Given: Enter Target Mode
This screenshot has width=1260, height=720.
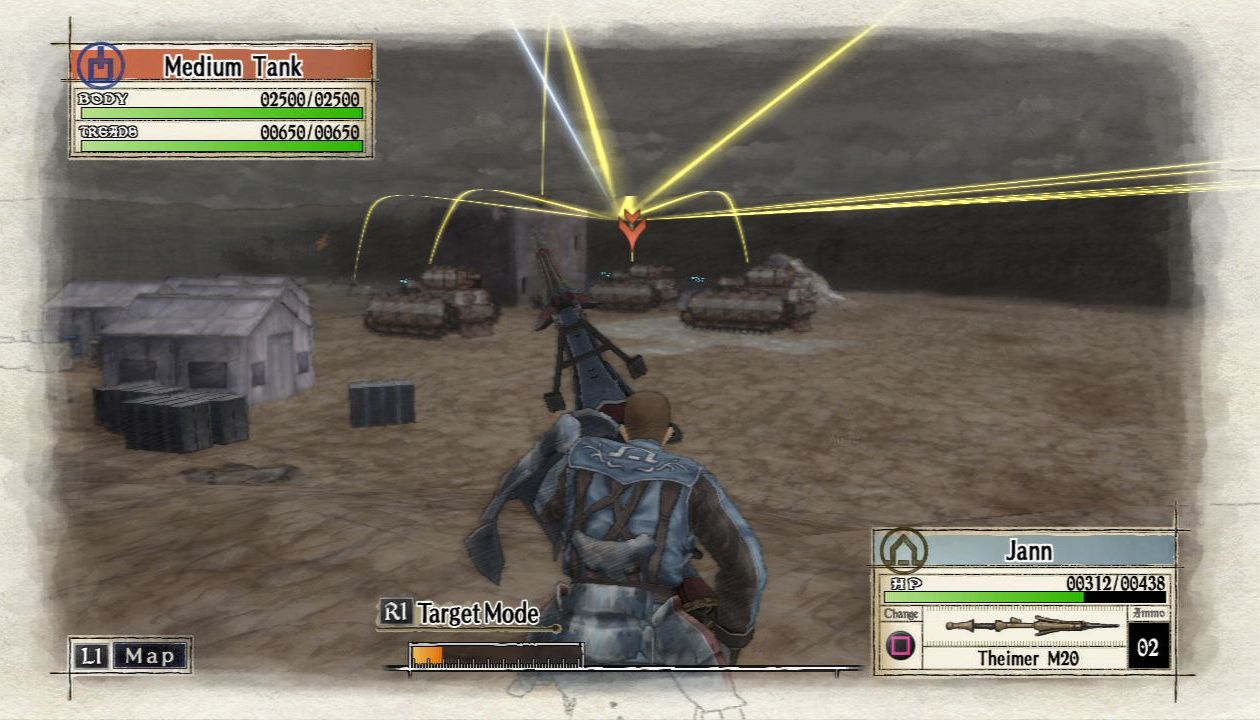Looking at the screenshot, I should pyautogui.click(x=460, y=613).
